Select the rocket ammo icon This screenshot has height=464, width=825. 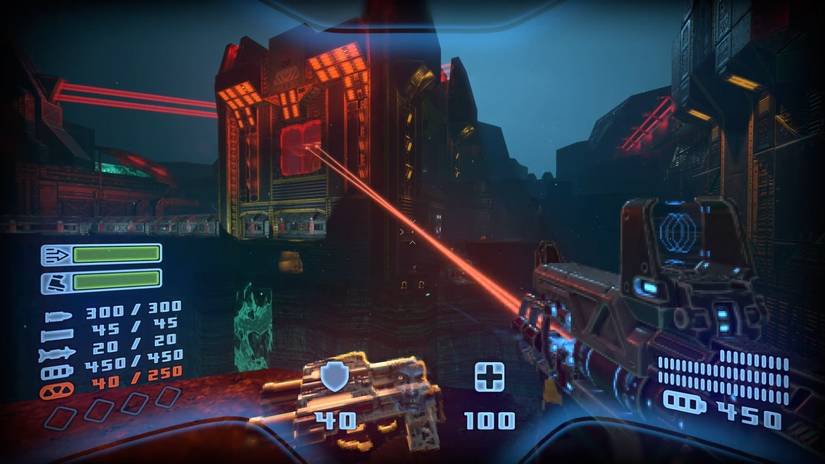[x=57, y=353]
